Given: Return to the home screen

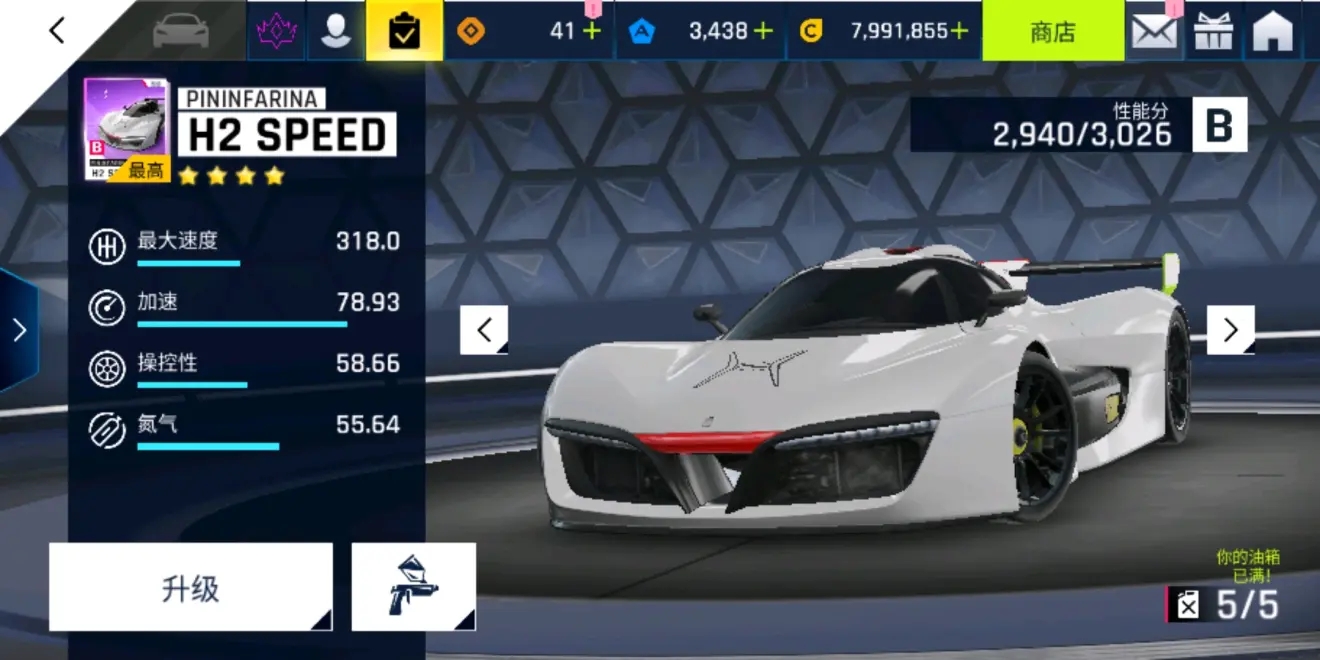Looking at the screenshot, I should click(1273, 31).
